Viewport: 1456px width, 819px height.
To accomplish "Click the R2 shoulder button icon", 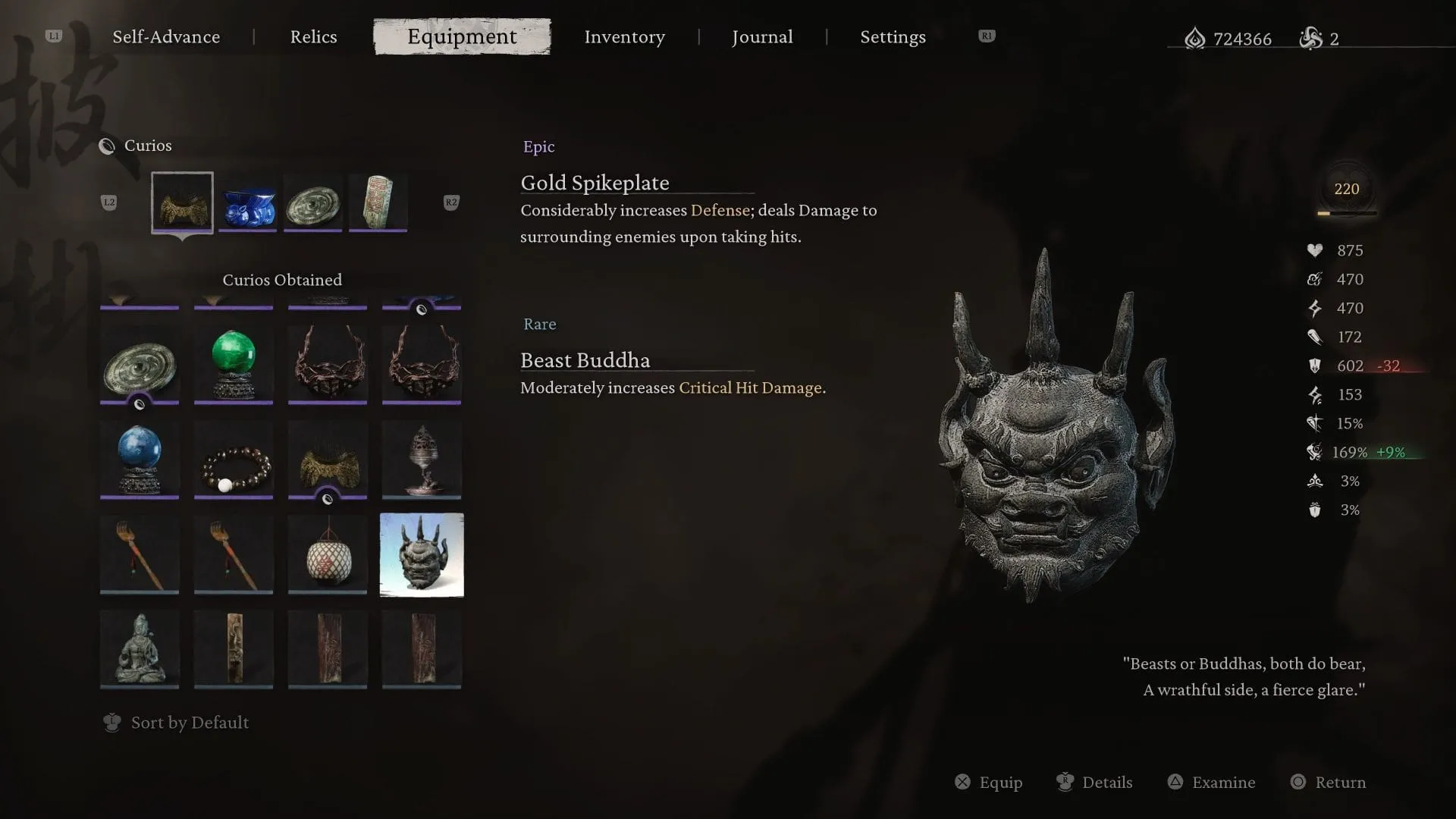I will coord(450,202).
